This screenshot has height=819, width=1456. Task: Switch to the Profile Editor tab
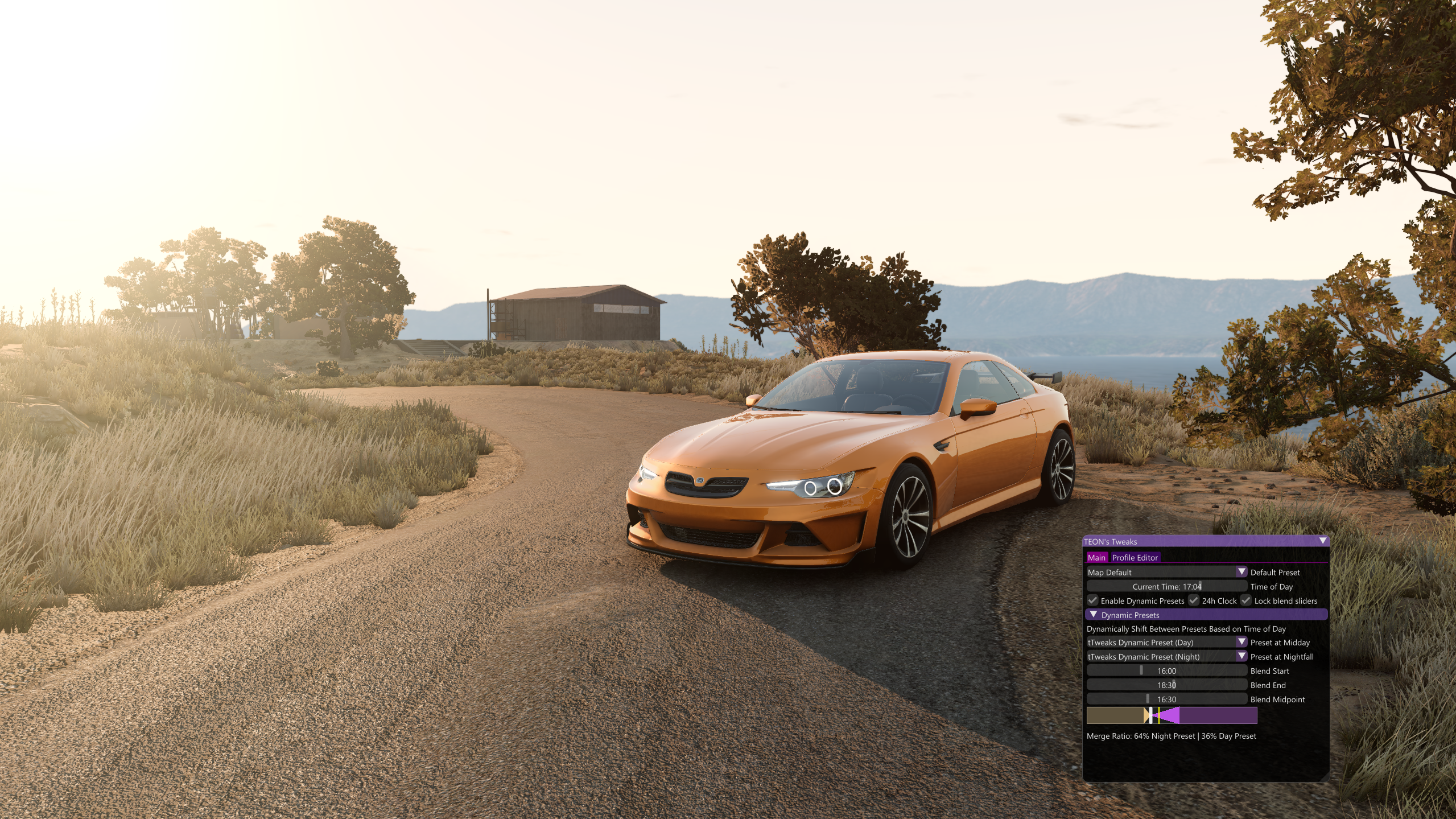[x=1135, y=558]
